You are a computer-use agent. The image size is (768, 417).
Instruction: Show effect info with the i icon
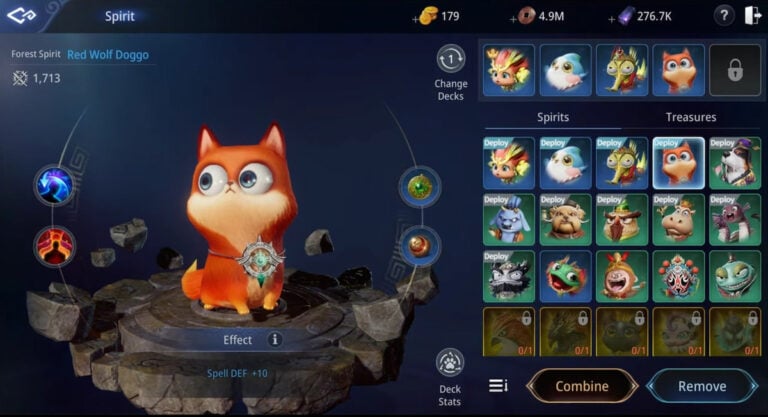tap(275, 340)
